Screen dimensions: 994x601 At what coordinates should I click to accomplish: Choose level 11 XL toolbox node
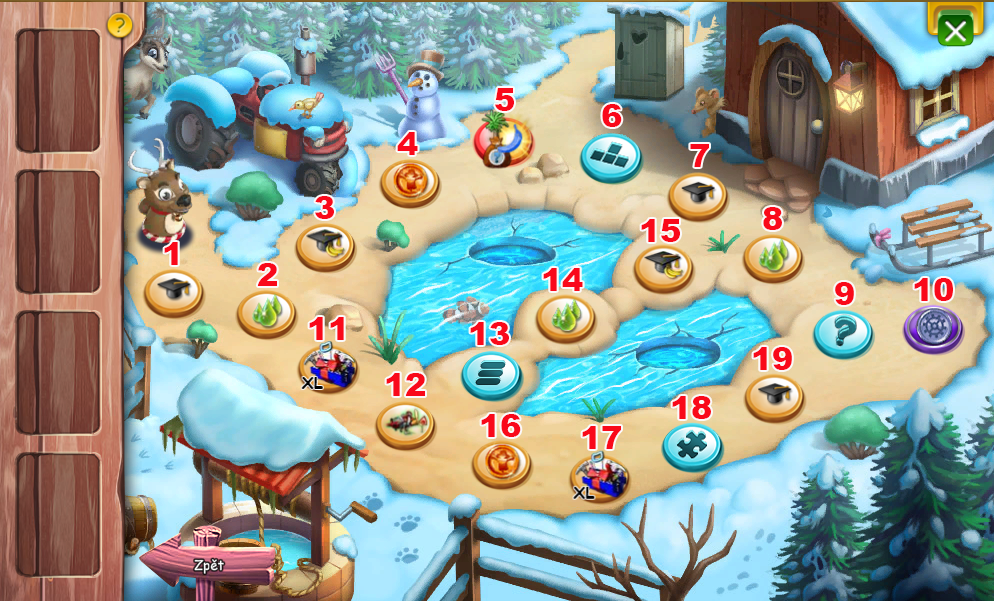327,367
